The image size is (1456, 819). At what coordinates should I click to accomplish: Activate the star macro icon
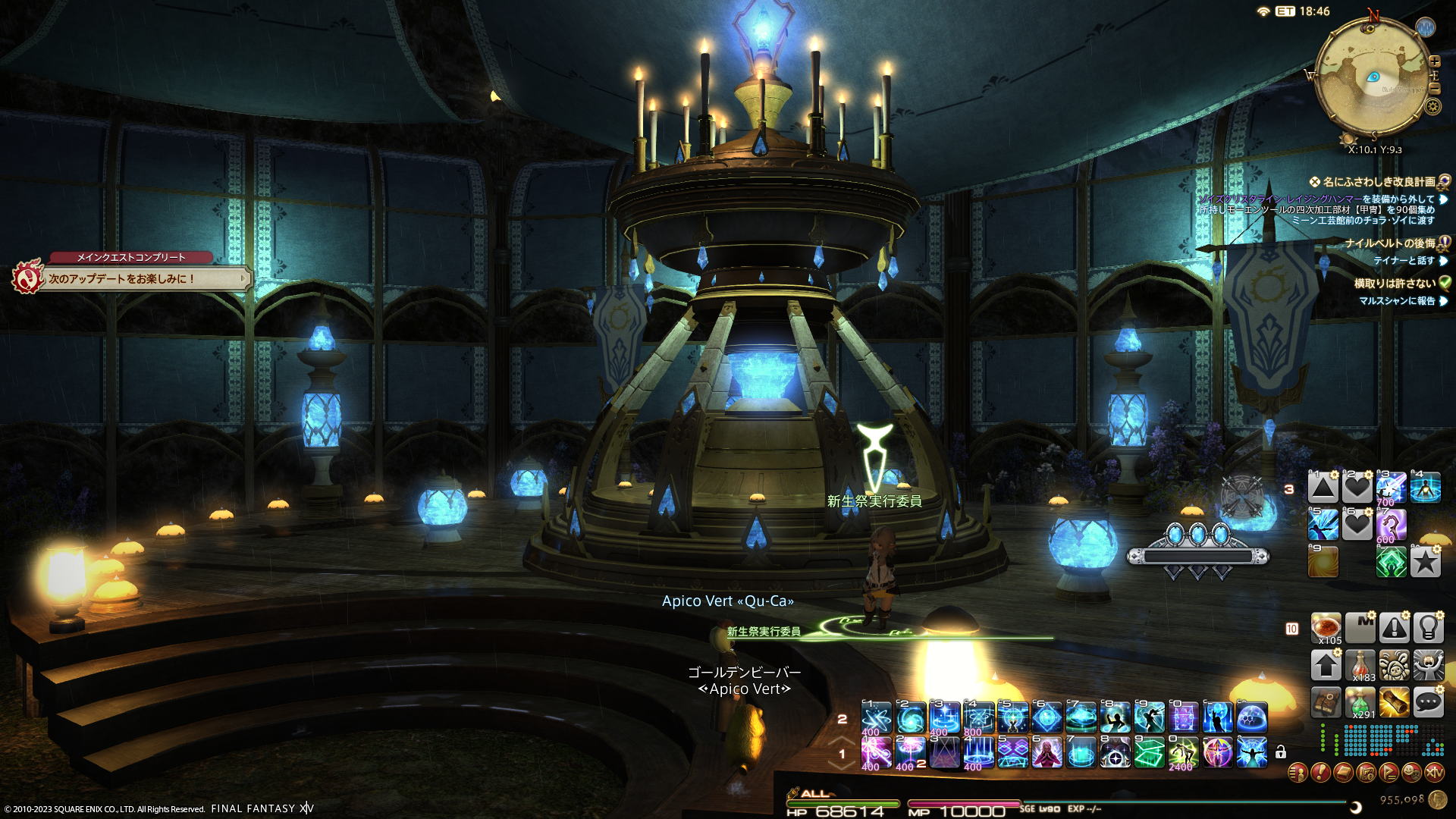click(x=1426, y=562)
